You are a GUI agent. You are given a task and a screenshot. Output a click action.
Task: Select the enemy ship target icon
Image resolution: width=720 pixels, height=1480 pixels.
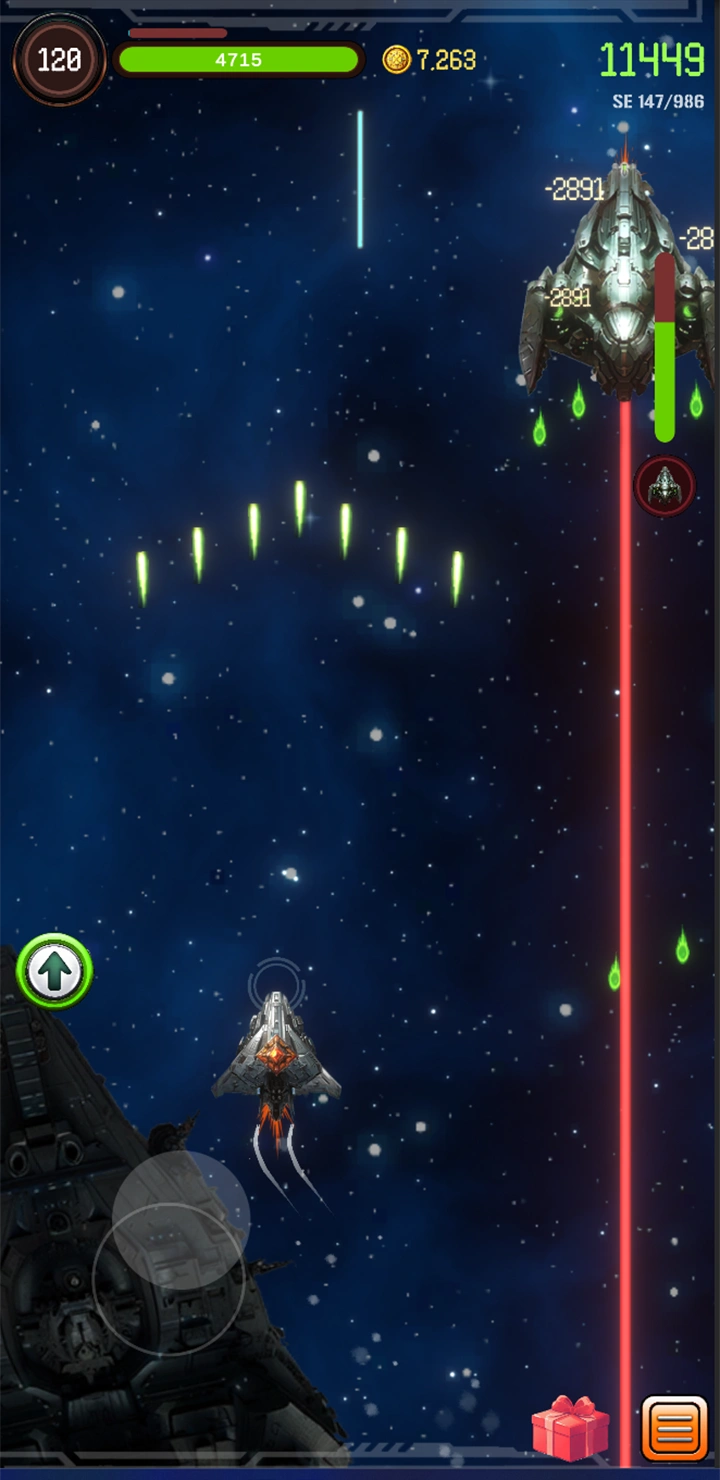click(664, 487)
